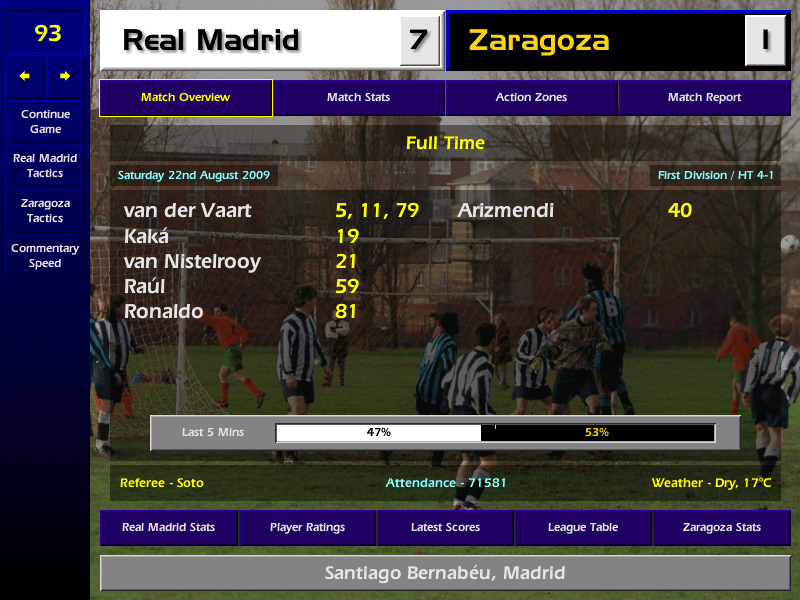
Task: Show the Action Zones tab
Action: [x=531, y=98]
